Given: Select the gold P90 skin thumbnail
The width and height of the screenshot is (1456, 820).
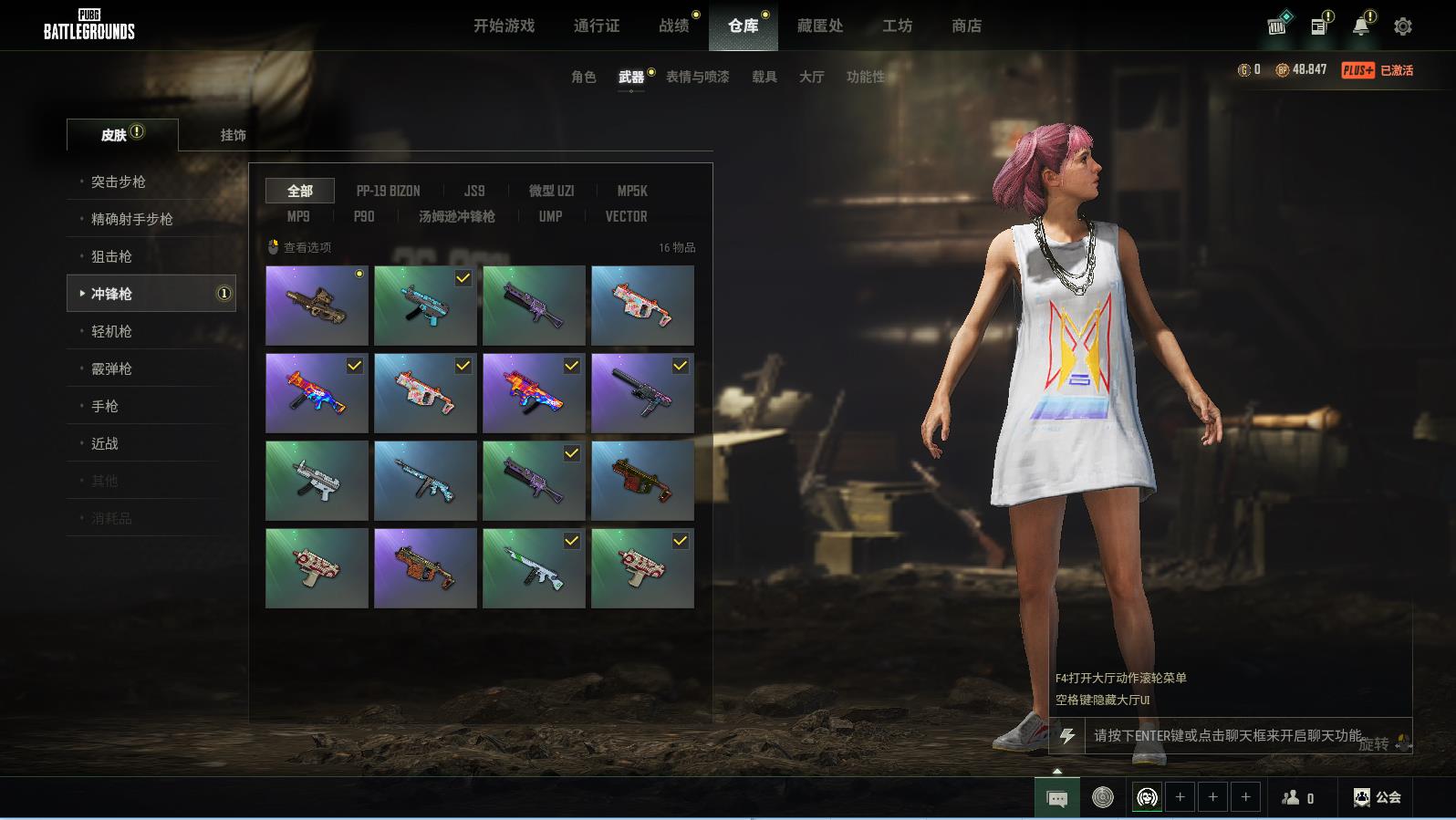Looking at the screenshot, I should [x=317, y=305].
